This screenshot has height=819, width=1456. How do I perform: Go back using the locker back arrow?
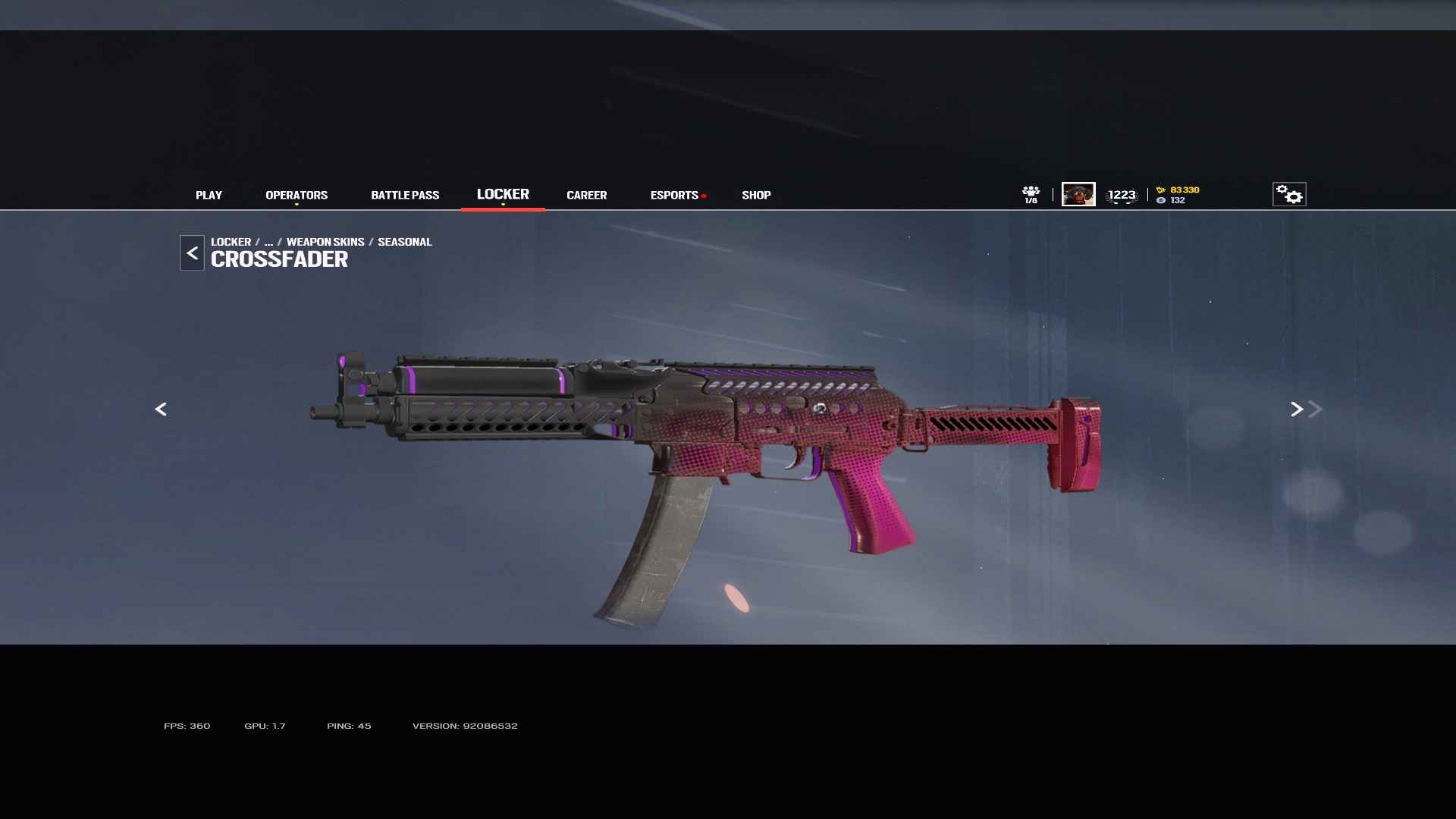(x=192, y=253)
